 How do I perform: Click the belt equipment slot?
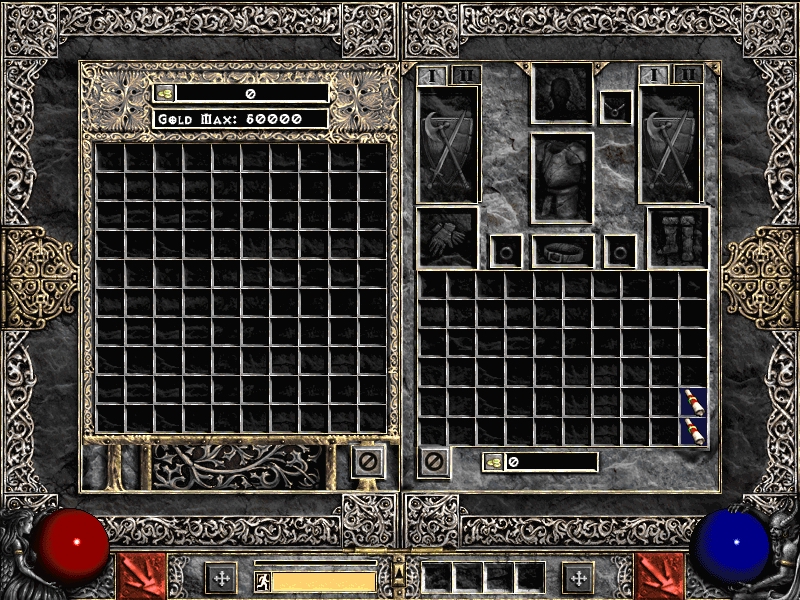pos(562,250)
